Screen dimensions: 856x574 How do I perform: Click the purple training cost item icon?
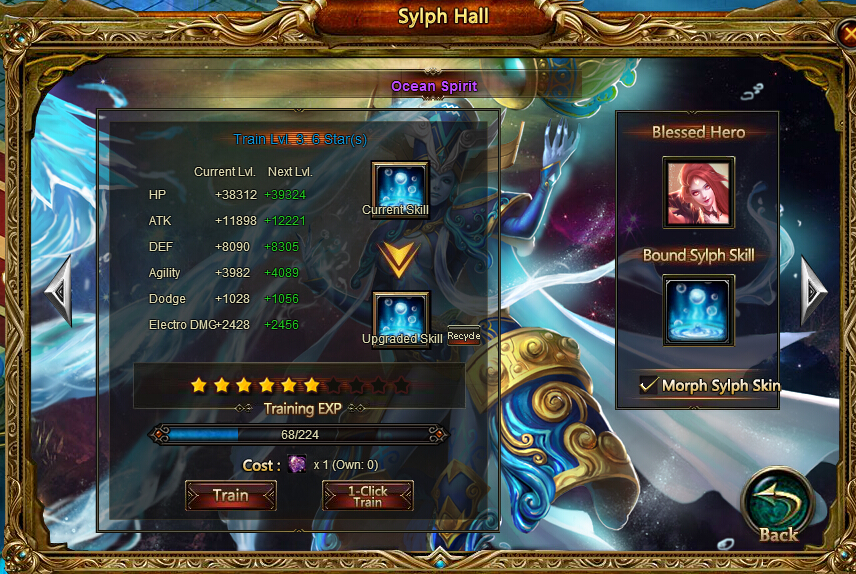tap(297, 464)
